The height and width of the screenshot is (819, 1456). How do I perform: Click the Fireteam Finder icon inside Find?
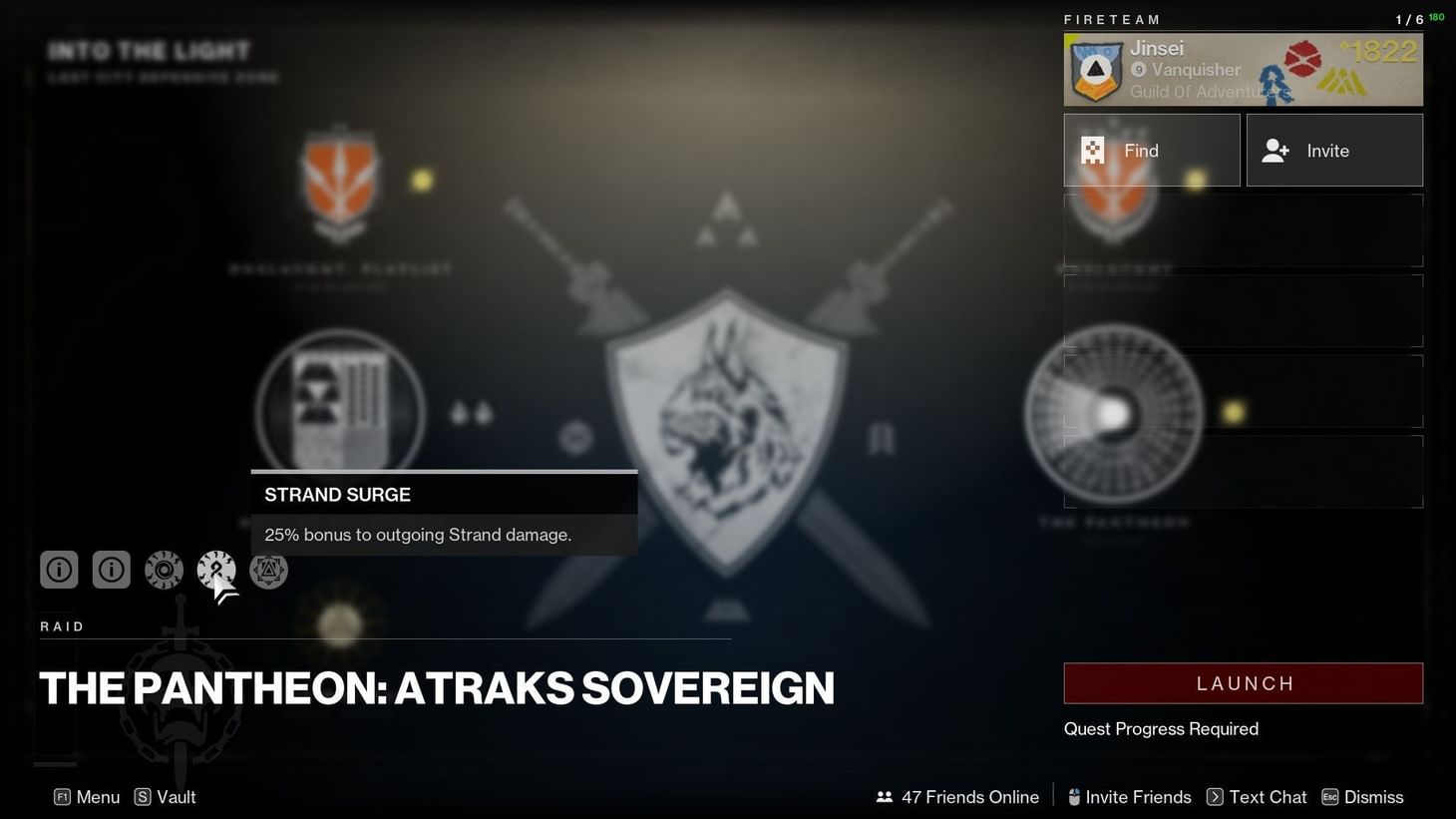coord(1092,150)
